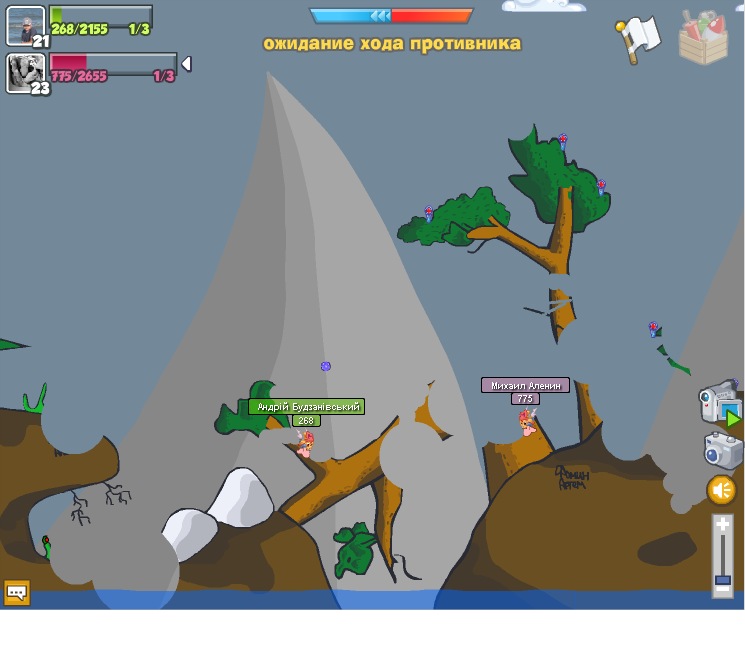Screen dimensions: 745x650
Task: Click the white arrow beside the opponent's bar
Action: point(186,65)
